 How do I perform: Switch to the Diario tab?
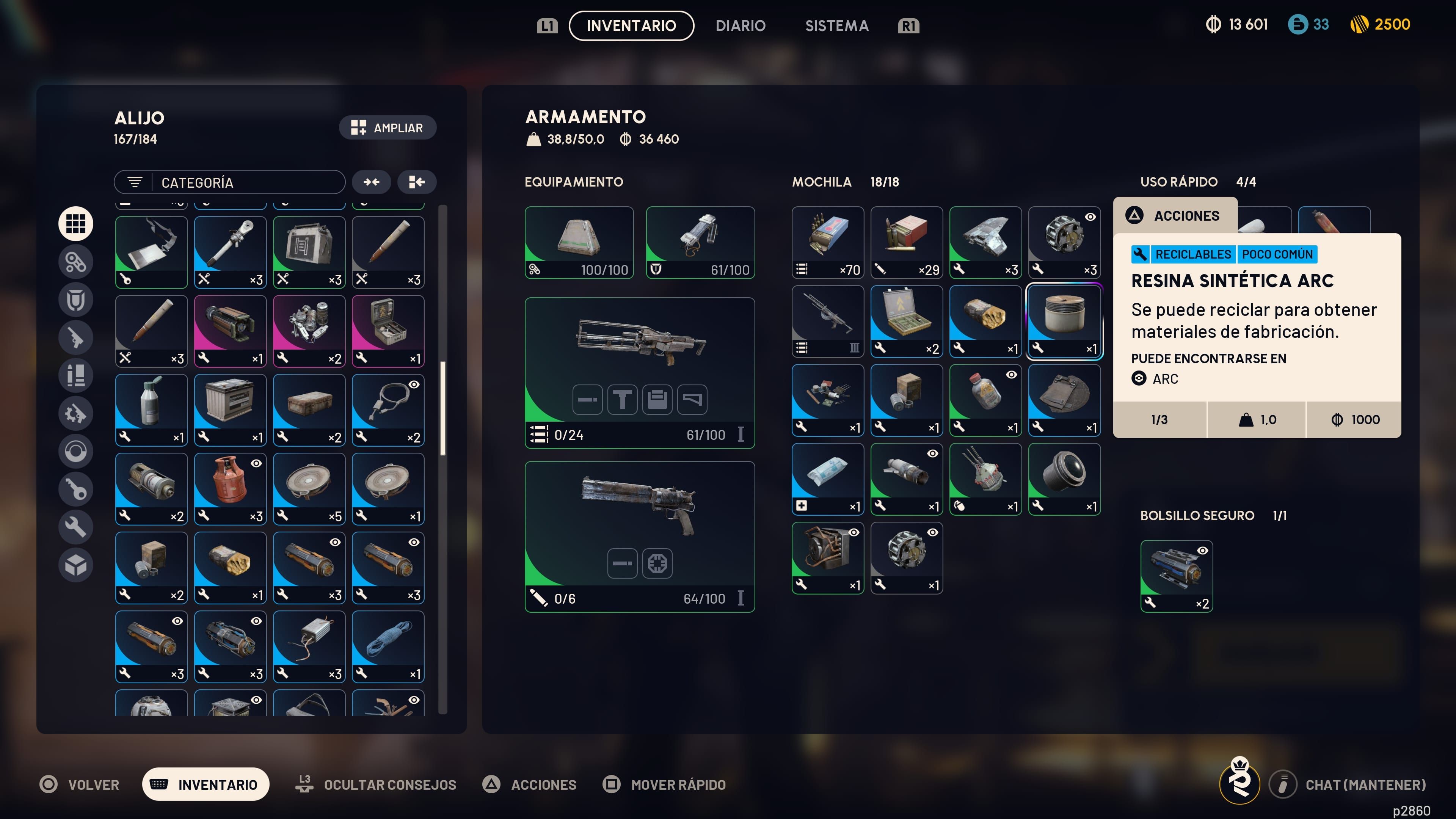coord(740,25)
